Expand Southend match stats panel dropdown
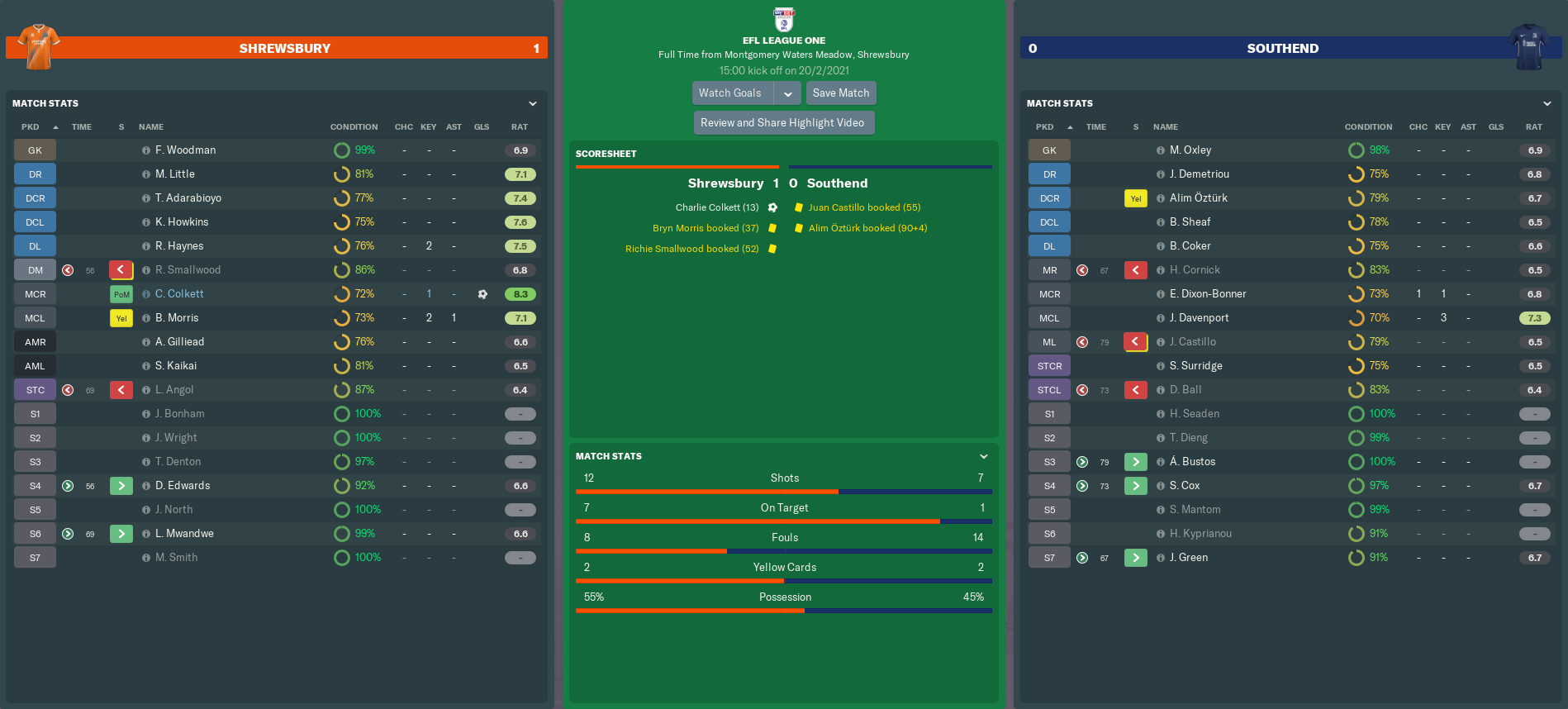The width and height of the screenshot is (1568, 709). (x=1547, y=104)
